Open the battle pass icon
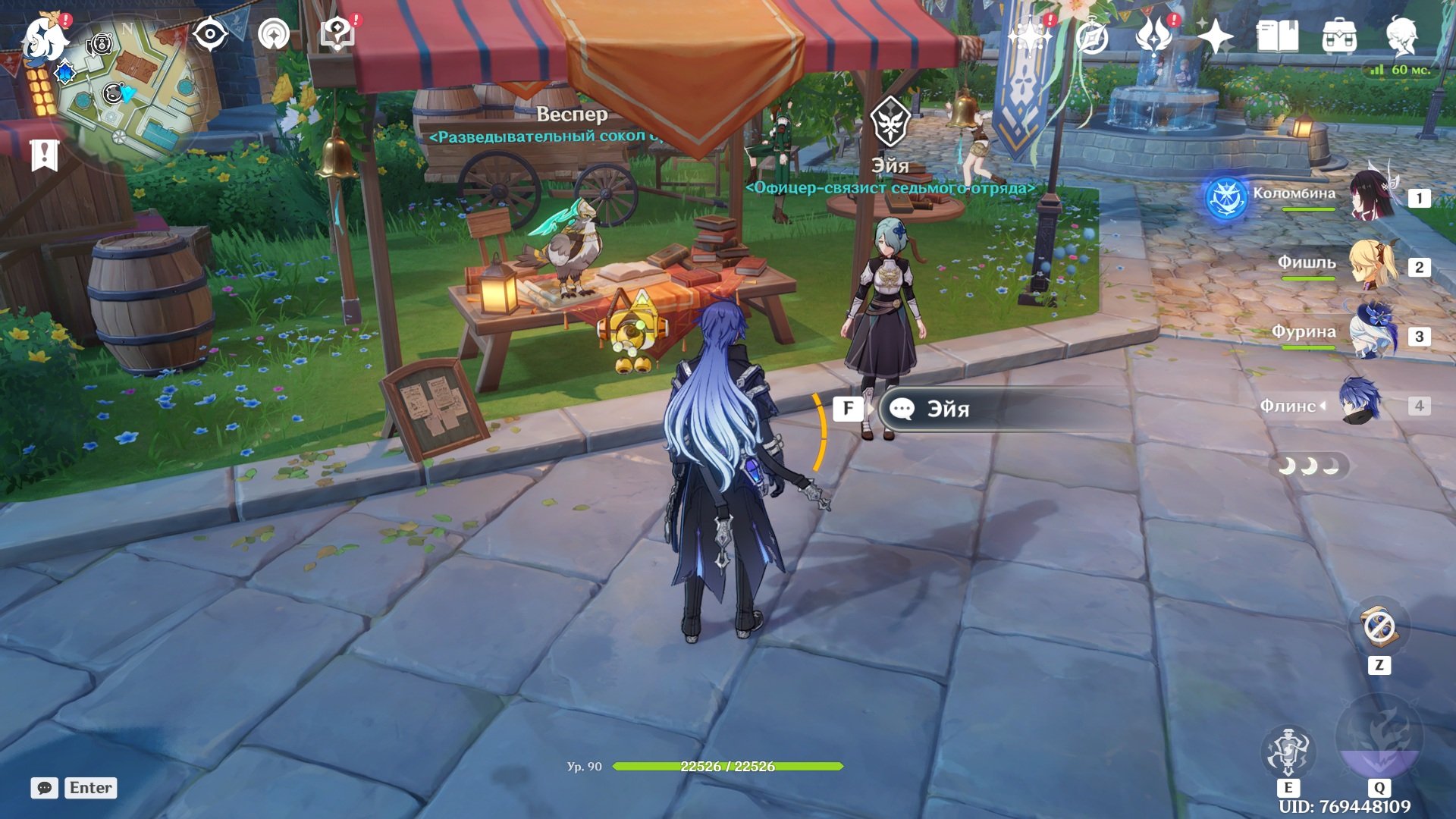 pyautogui.click(x=1153, y=36)
